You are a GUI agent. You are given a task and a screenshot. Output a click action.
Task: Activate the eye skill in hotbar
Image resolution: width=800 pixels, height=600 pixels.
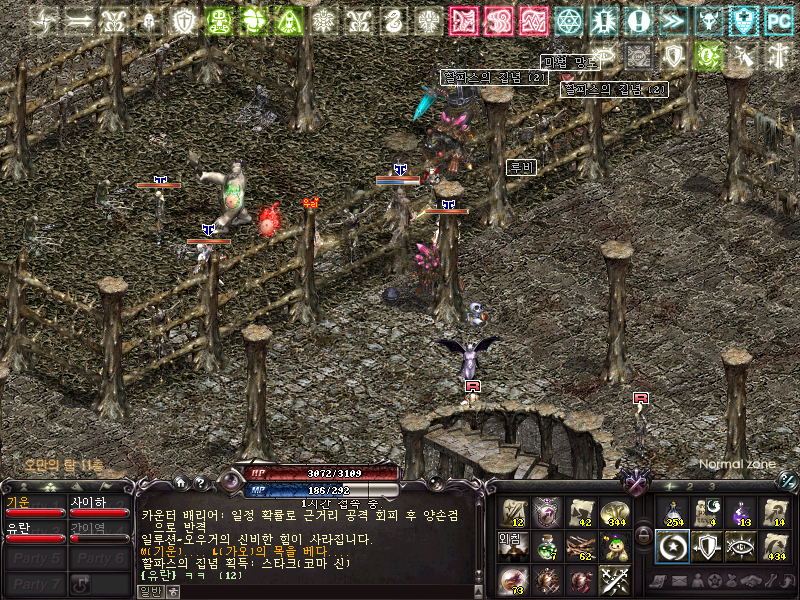tap(740, 546)
